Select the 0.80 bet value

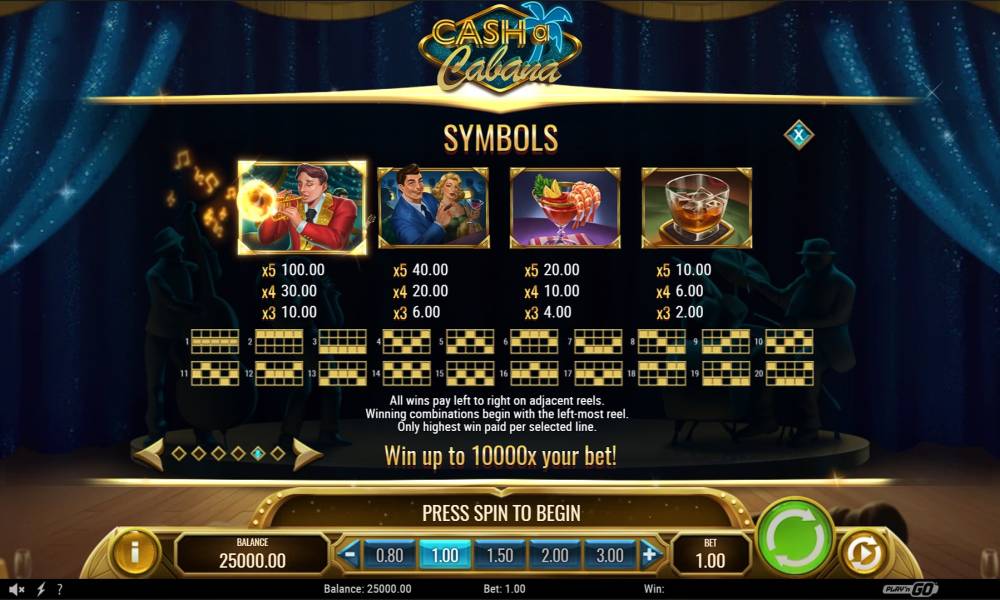[x=388, y=554]
